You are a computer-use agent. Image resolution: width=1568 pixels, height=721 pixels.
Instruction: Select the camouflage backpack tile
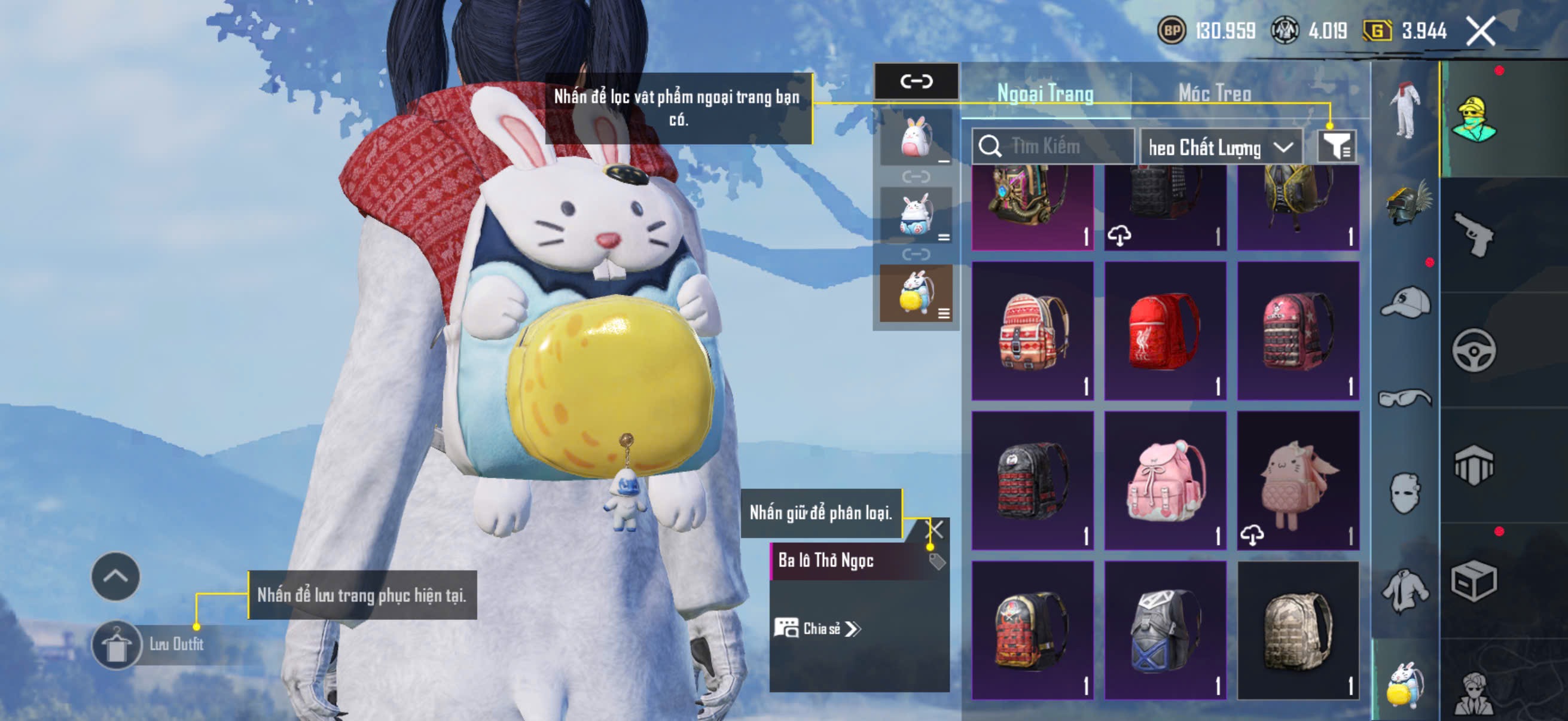pyautogui.click(x=1298, y=630)
